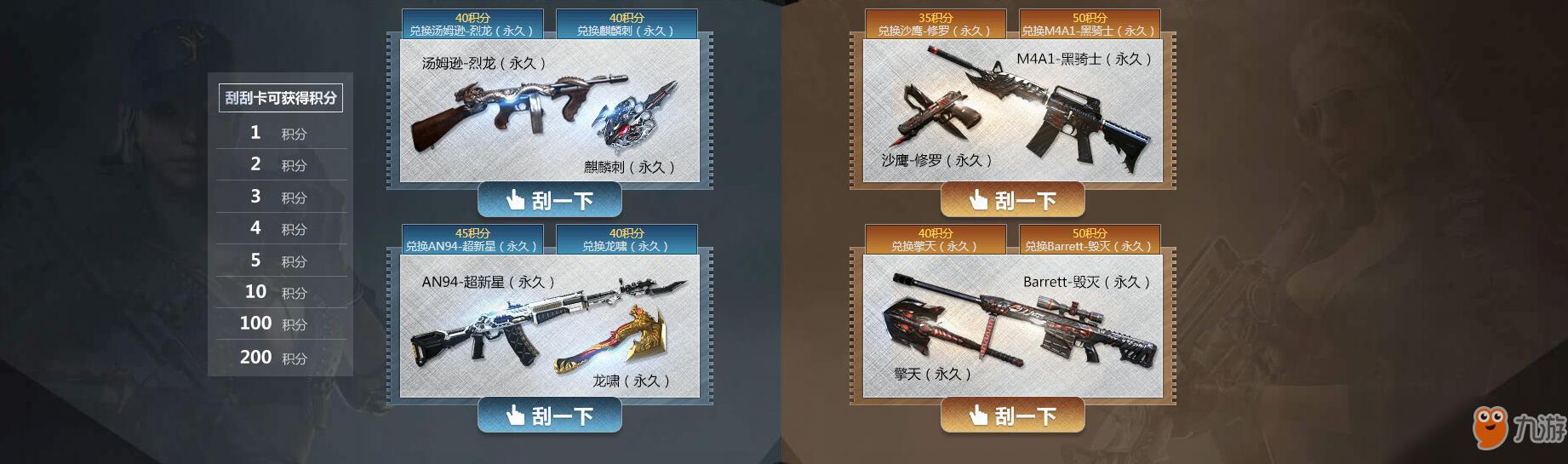Scratch the Barrett-毁灭 card button
Viewport: 1568px width, 464px height.
coord(1012,415)
